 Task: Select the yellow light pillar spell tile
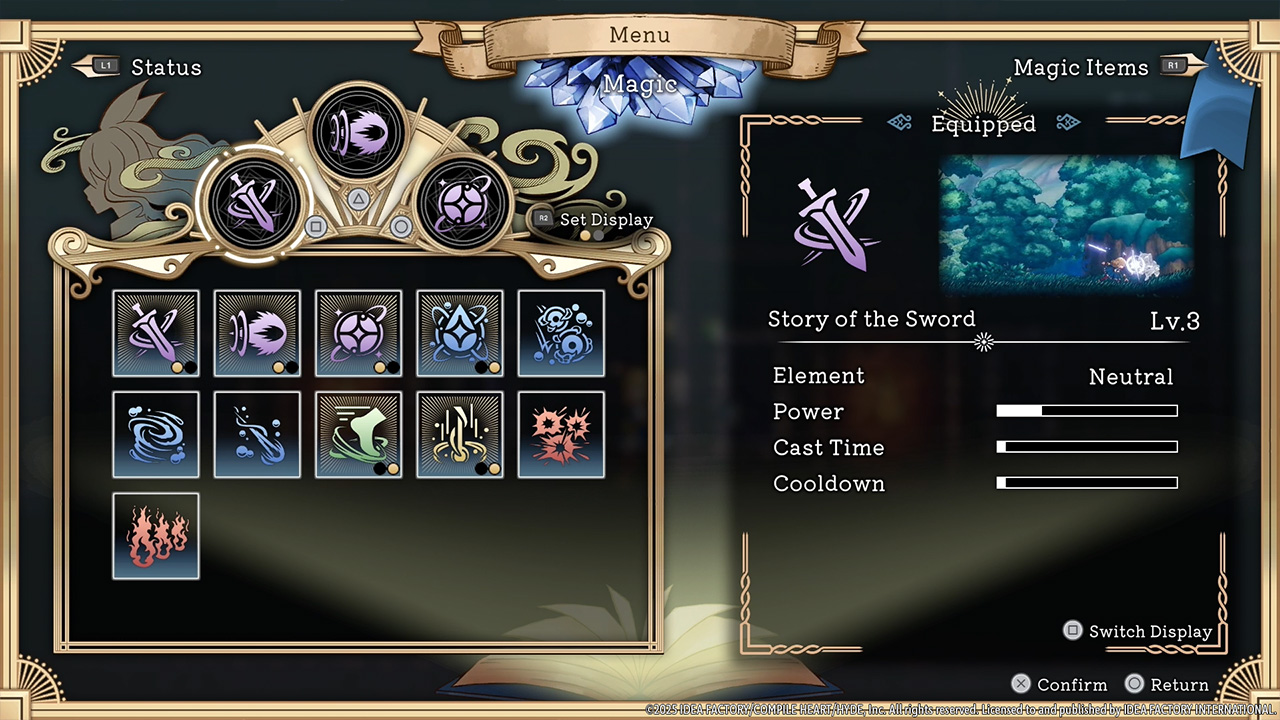pos(460,435)
